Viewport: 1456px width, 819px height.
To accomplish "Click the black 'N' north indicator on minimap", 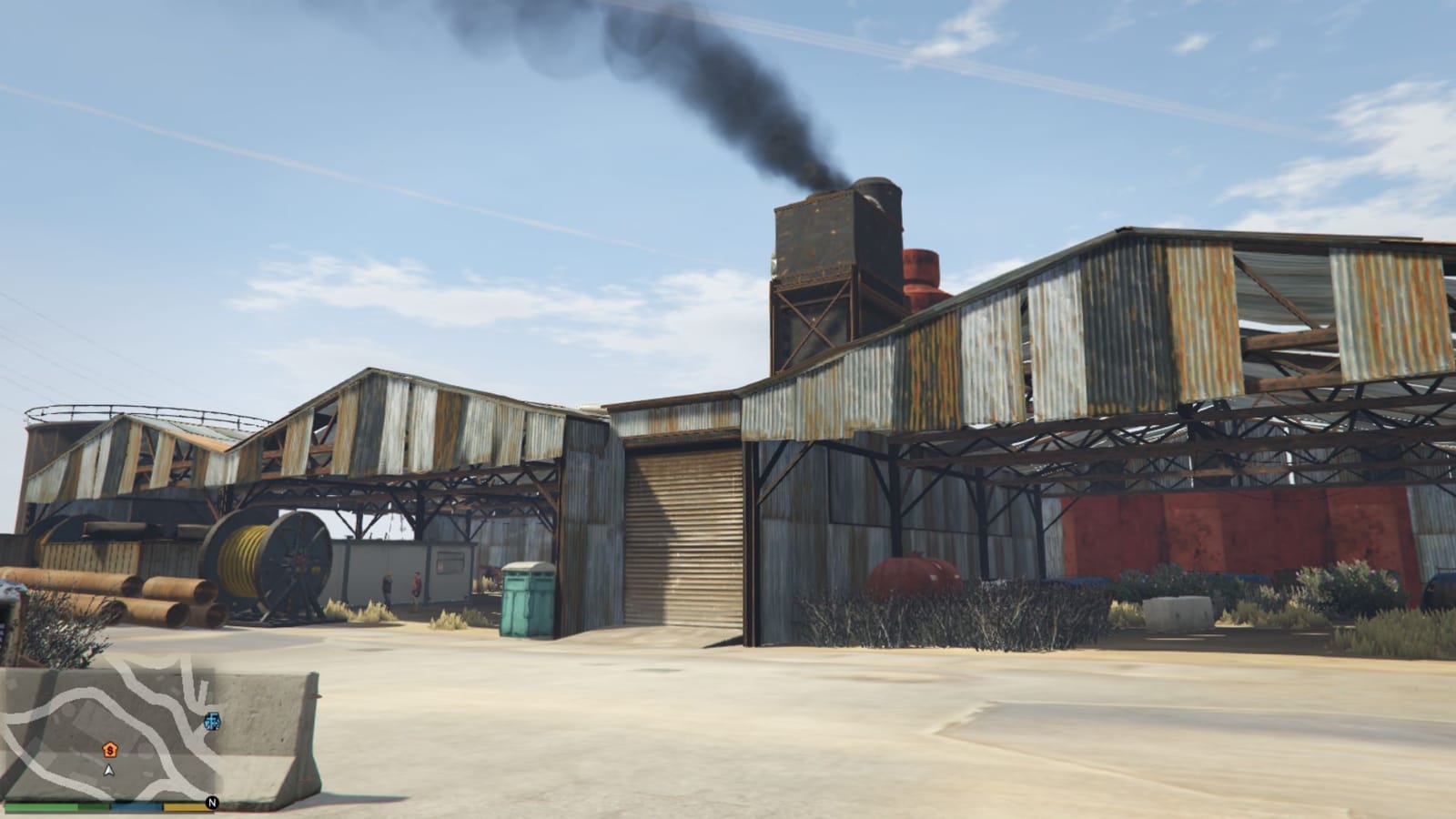I will click(211, 804).
